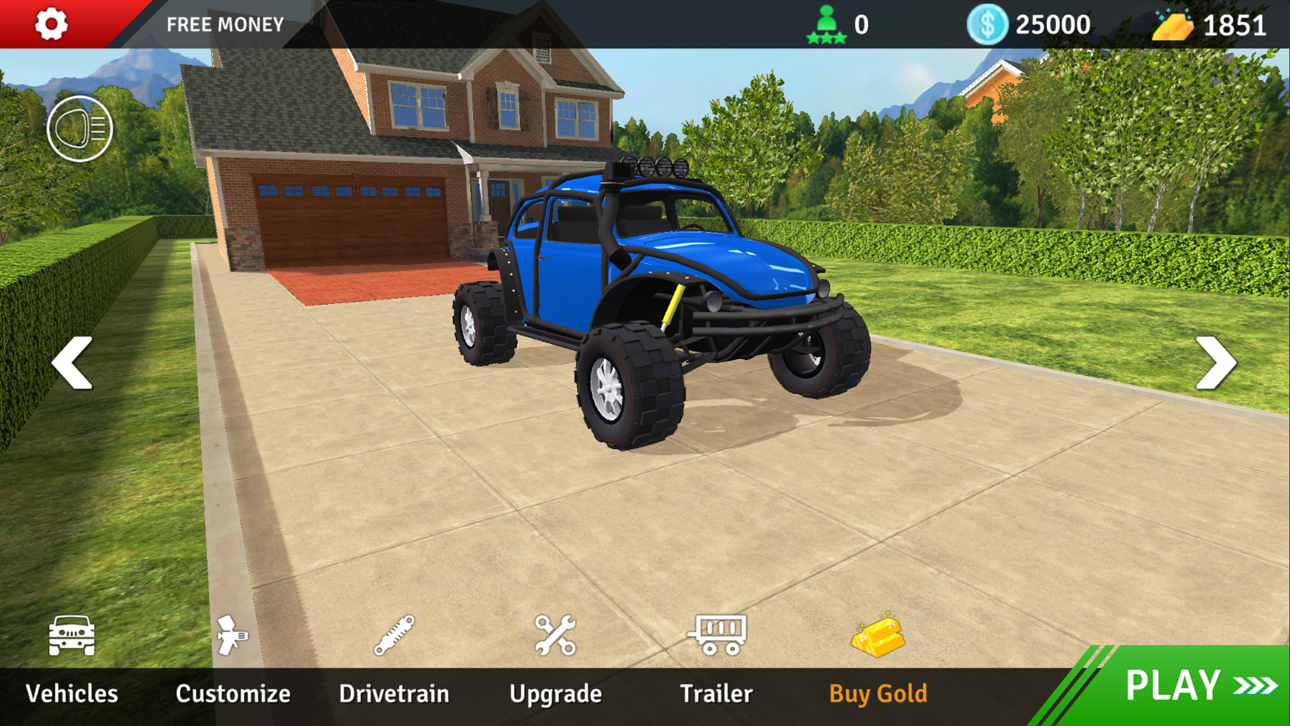Select the Vehicles truck icon
Image resolution: width=1290 pixels, height=726 pixels.
coord(69,634)
